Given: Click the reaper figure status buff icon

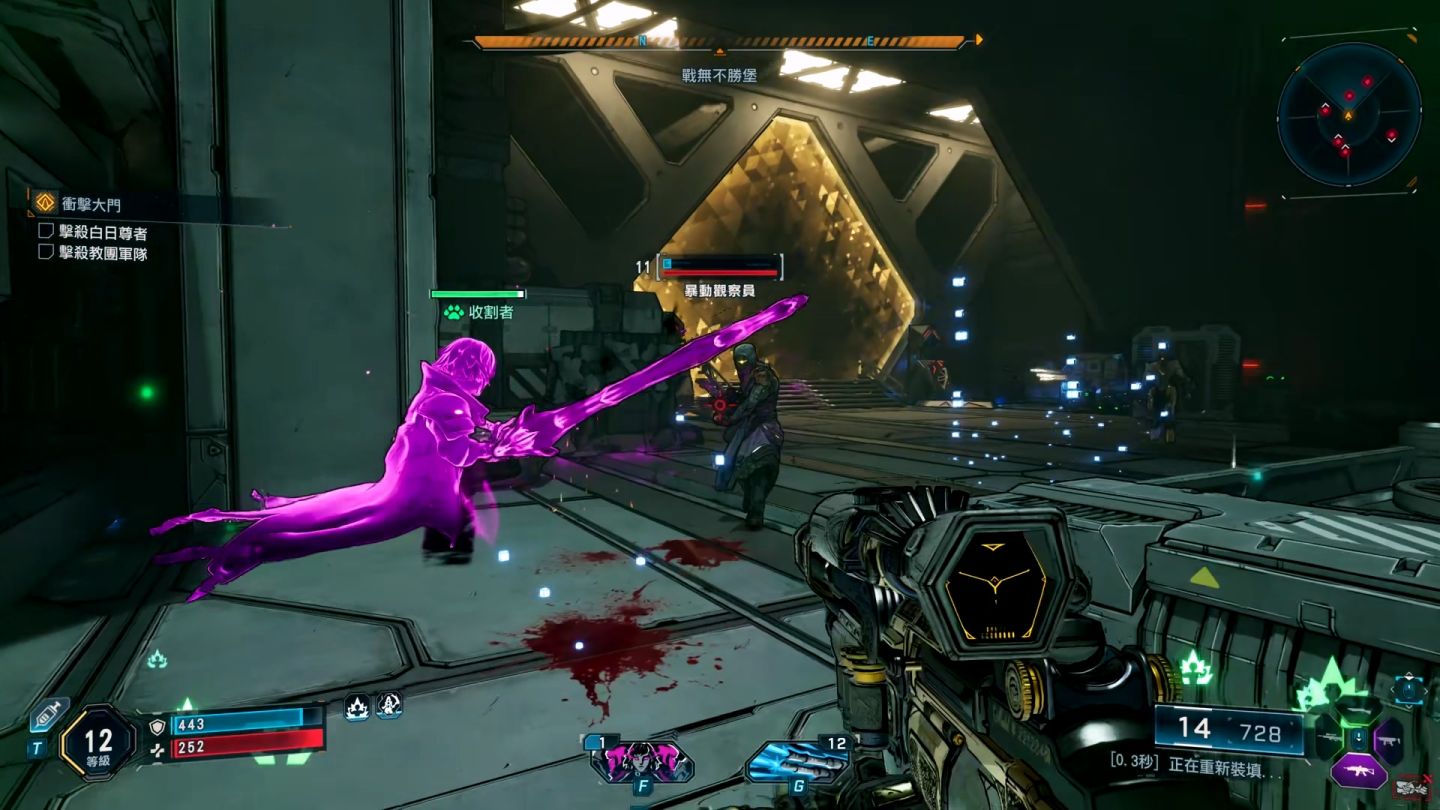Looking at the screenshot, I should pyautogui.click(x=386, y=707).
